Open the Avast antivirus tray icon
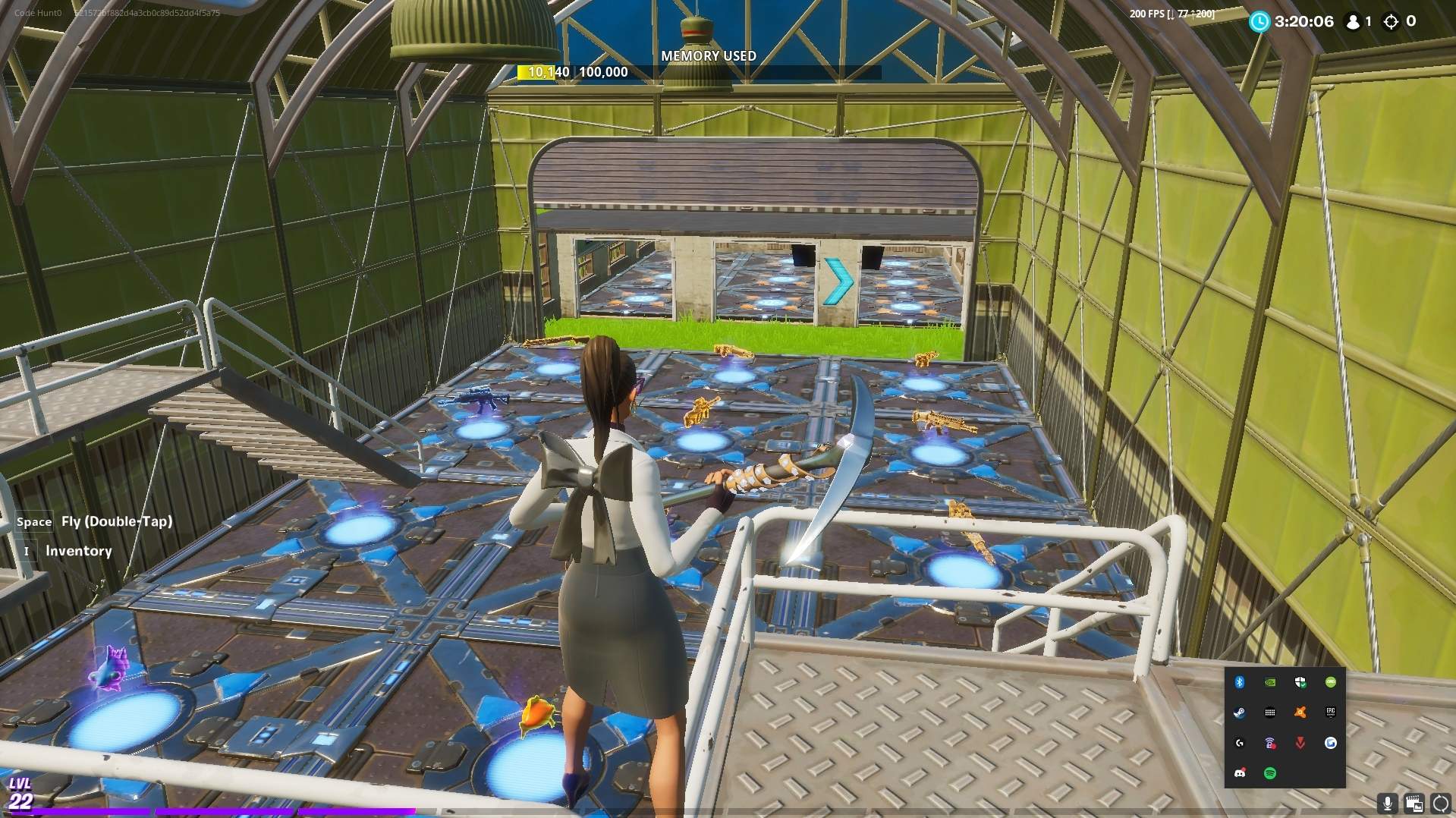Image resolution: width=1456 pixels, height=818 pixels. [x=1300, y=712]
